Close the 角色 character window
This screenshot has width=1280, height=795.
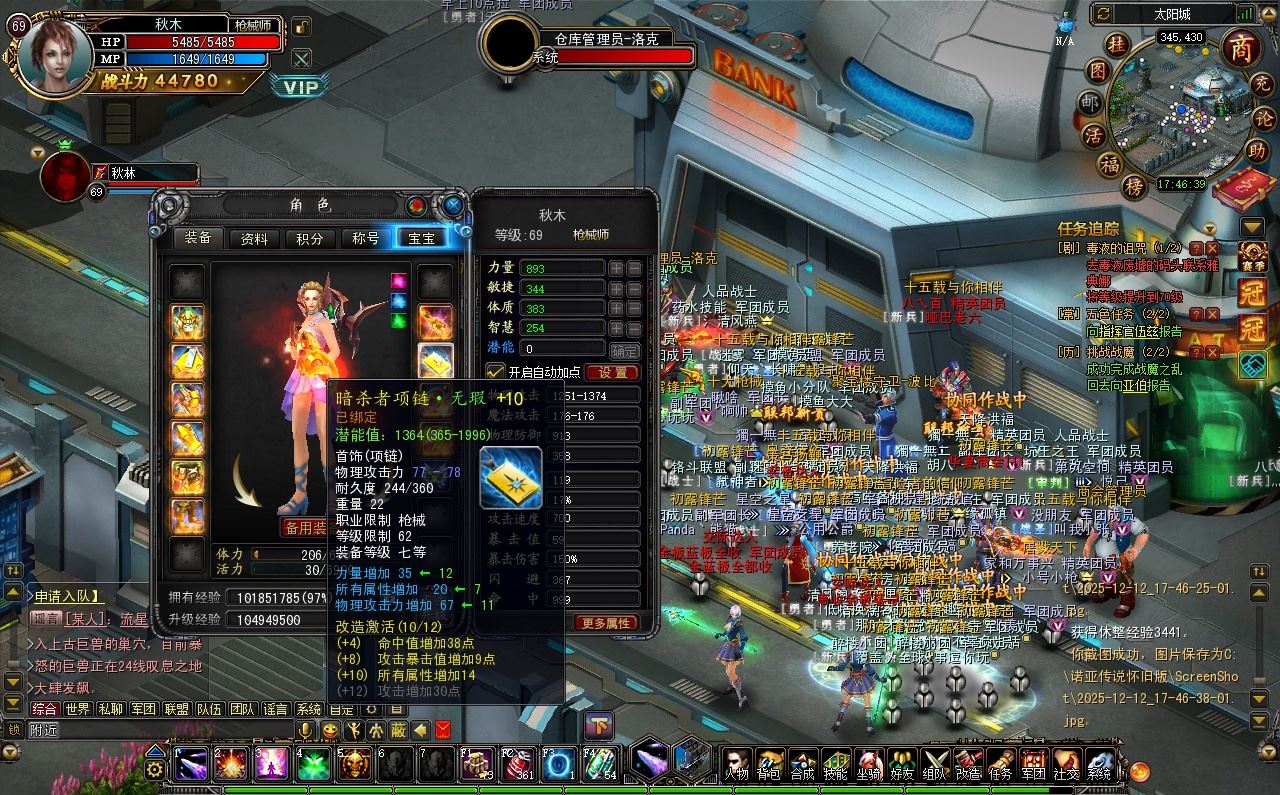(453, 205)
